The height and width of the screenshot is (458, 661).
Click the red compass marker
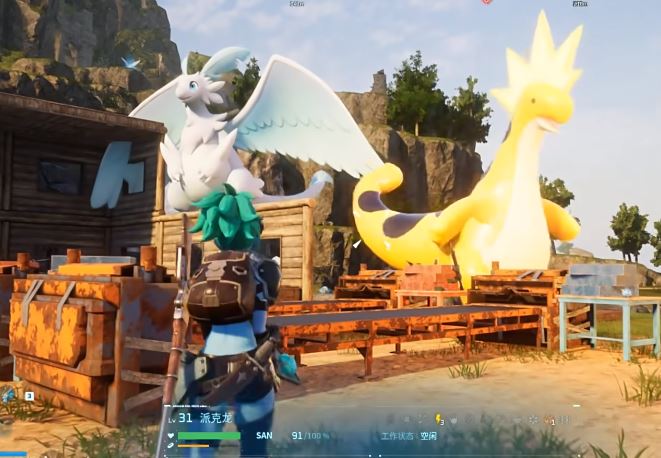(486, 2)
